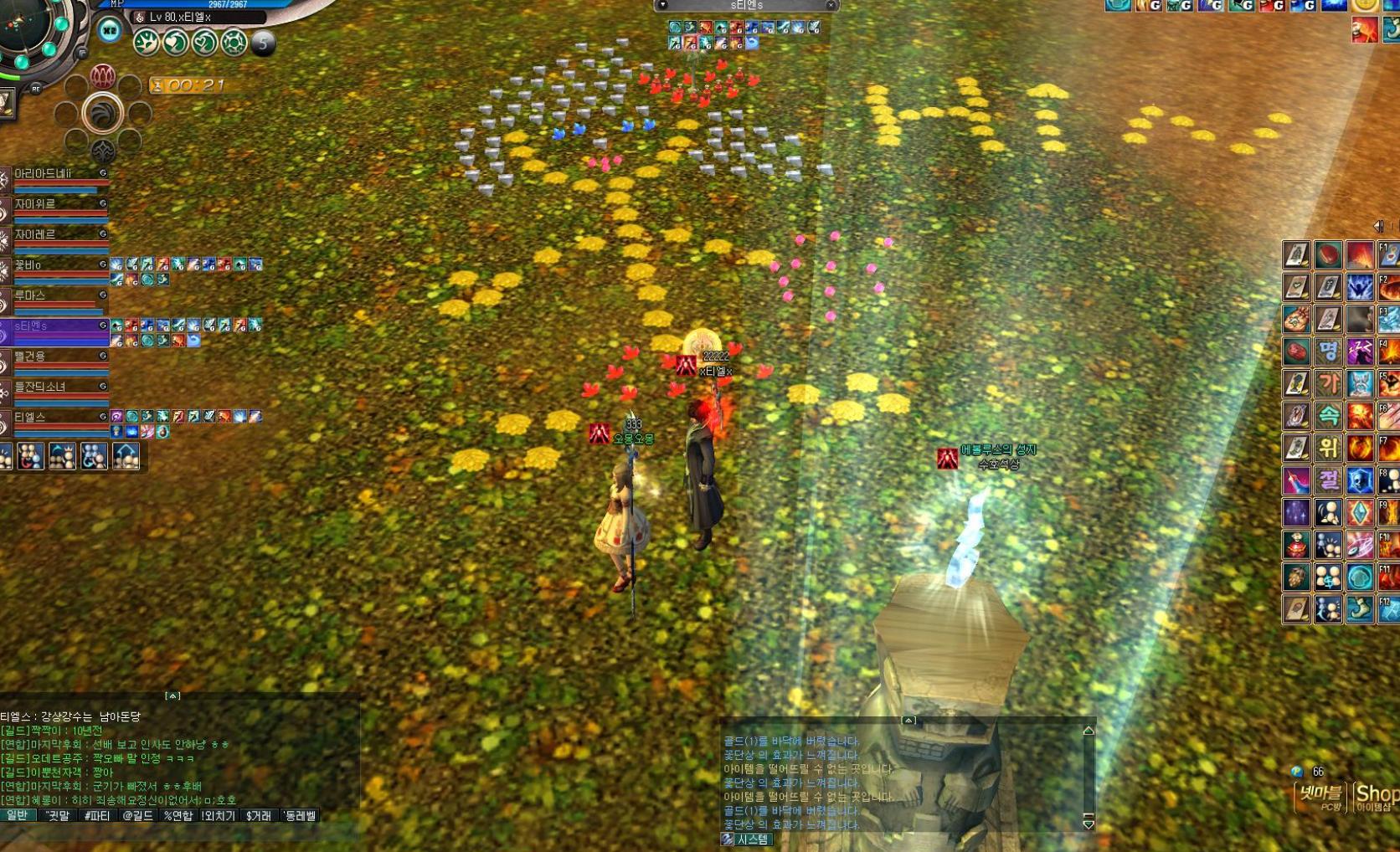The width and height of the screenshot is (1400, 852).
Task: Open the Netmarble PC방 icon at bottom right
Action: coord(1321,795)
